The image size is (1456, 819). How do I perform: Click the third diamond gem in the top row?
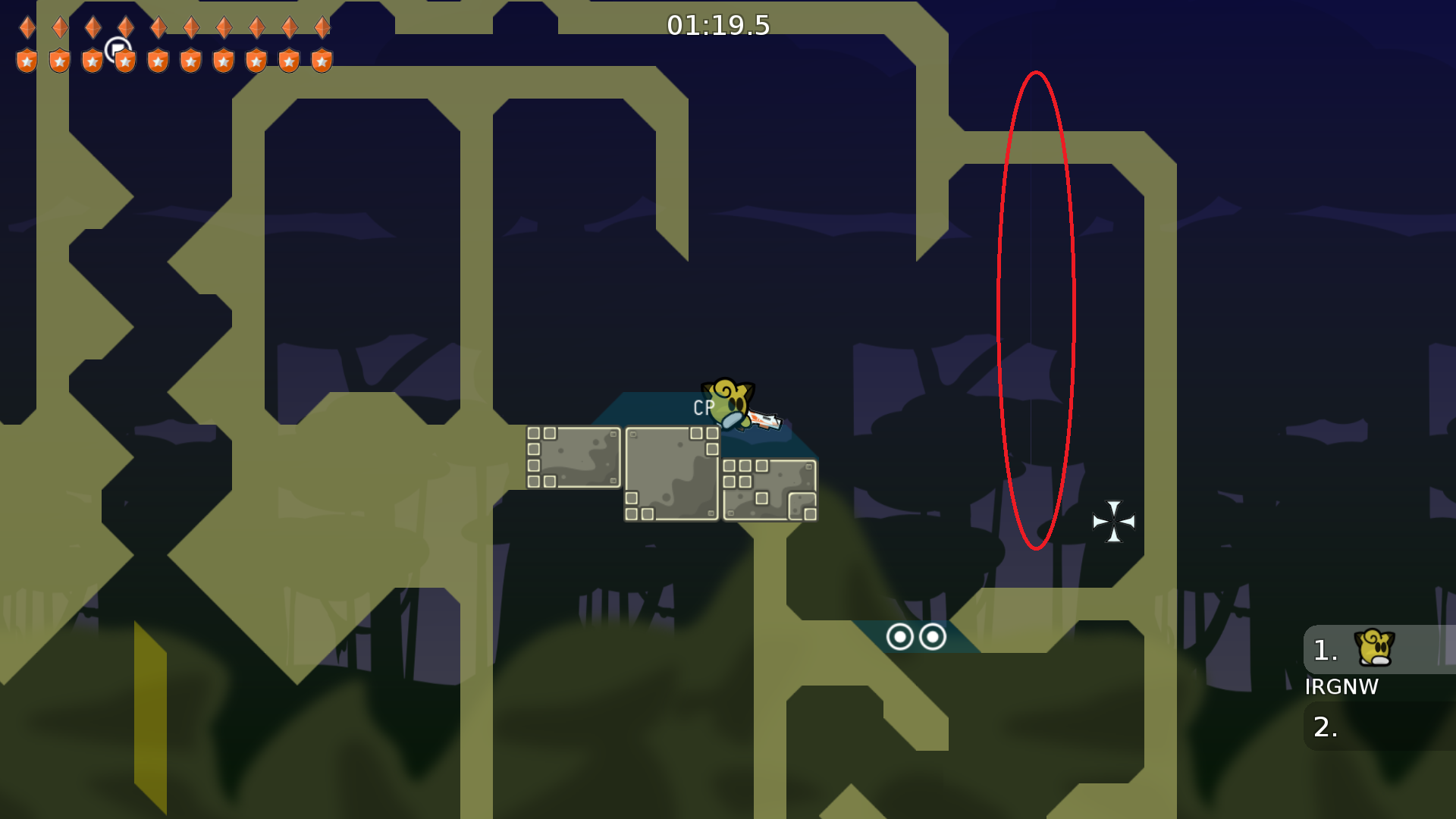[x=93, y=27]
